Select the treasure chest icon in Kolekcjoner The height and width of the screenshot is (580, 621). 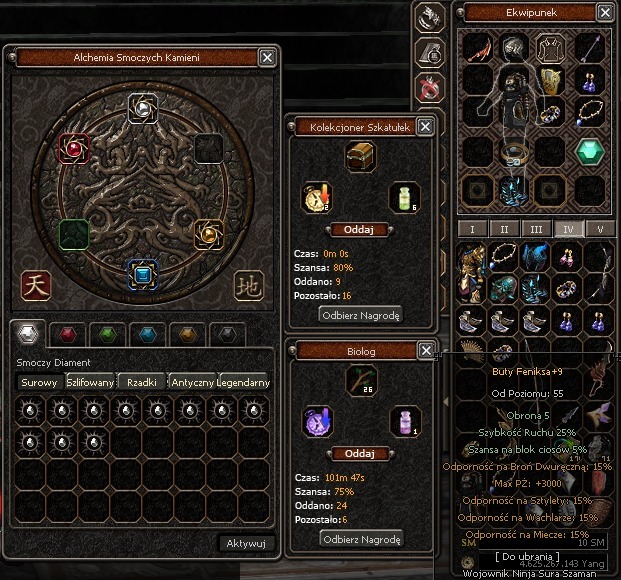click(359, 156)
